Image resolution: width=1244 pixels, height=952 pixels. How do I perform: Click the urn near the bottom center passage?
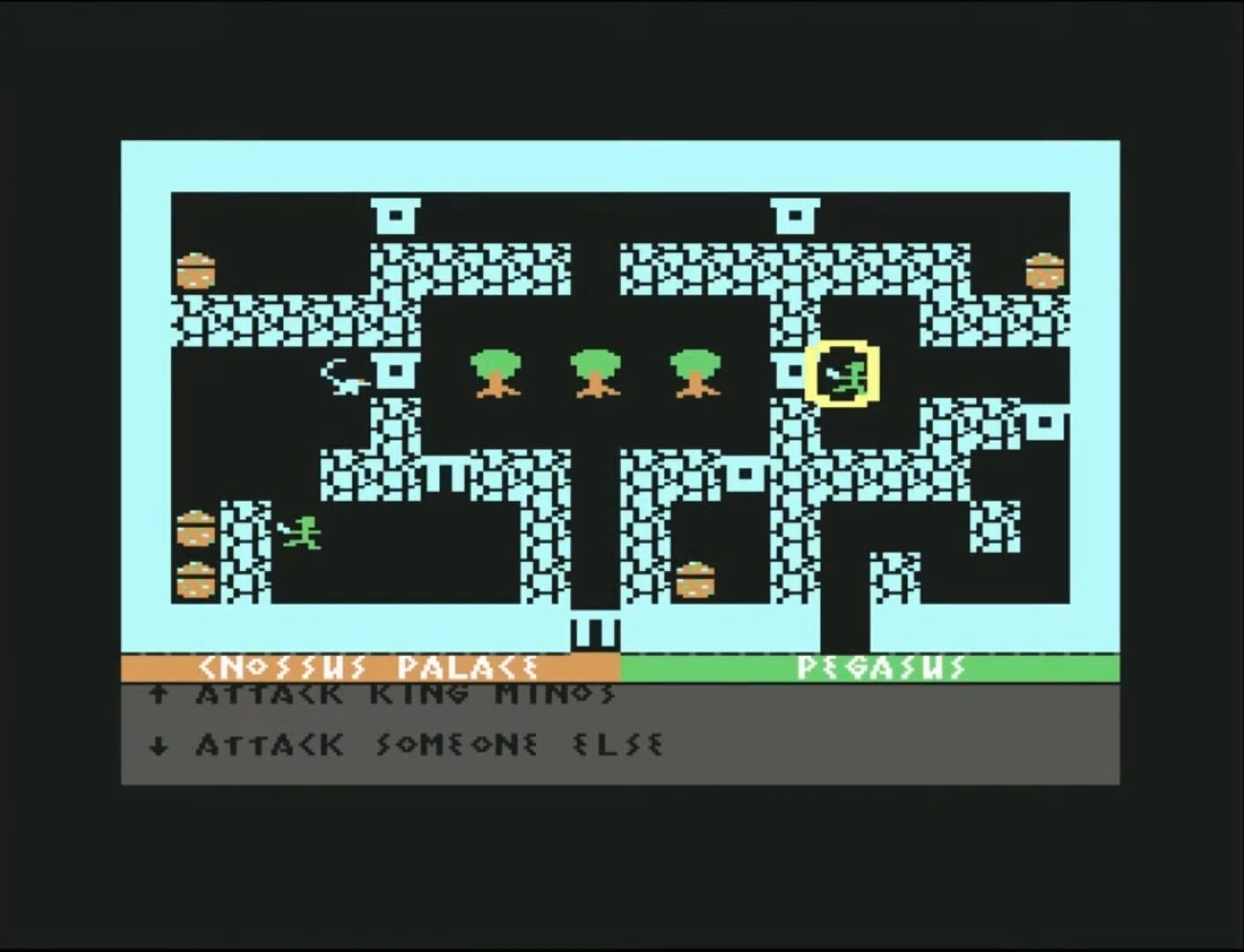(x=696, y=580)
